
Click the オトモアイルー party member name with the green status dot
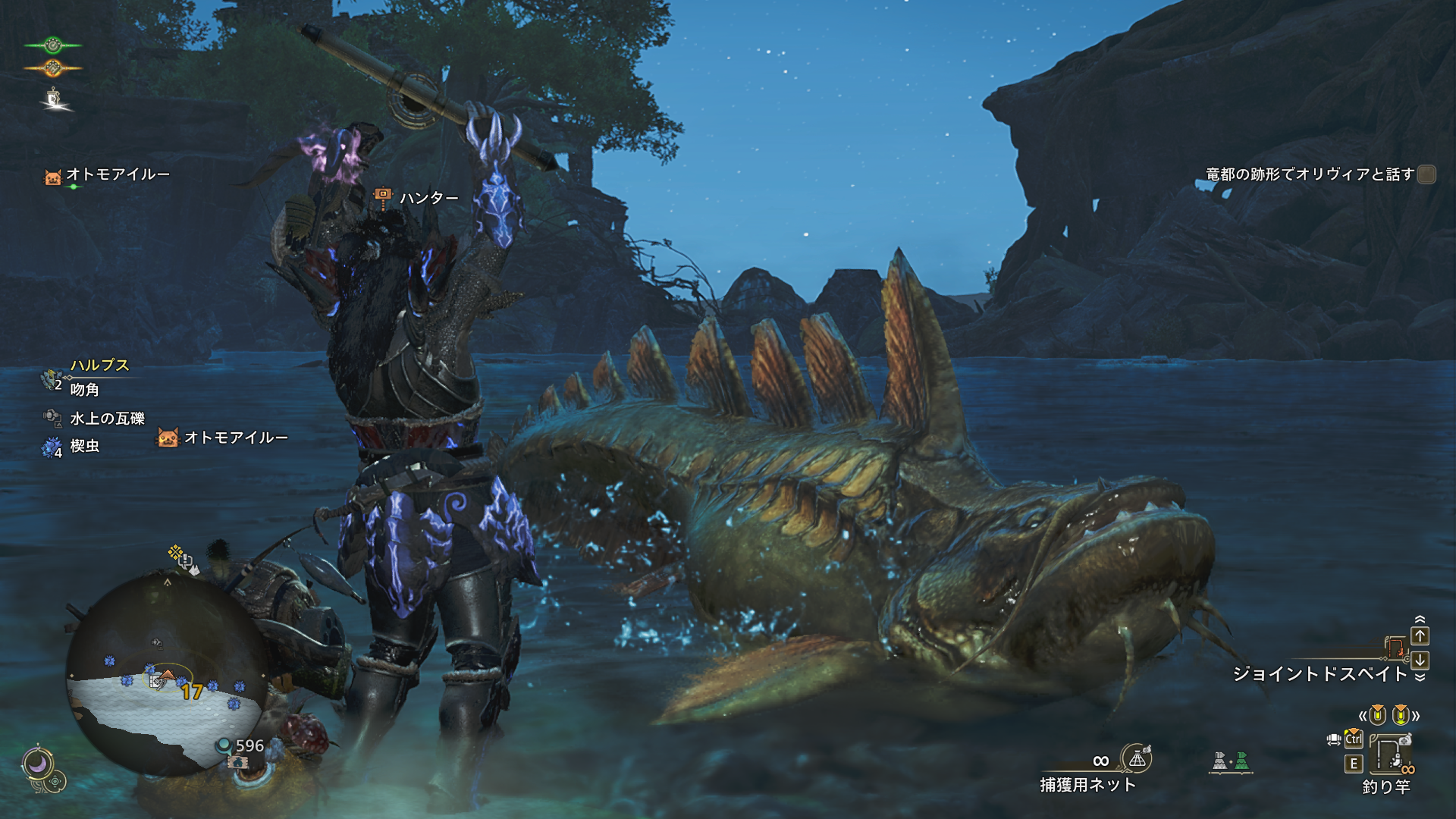click(118, 174)
